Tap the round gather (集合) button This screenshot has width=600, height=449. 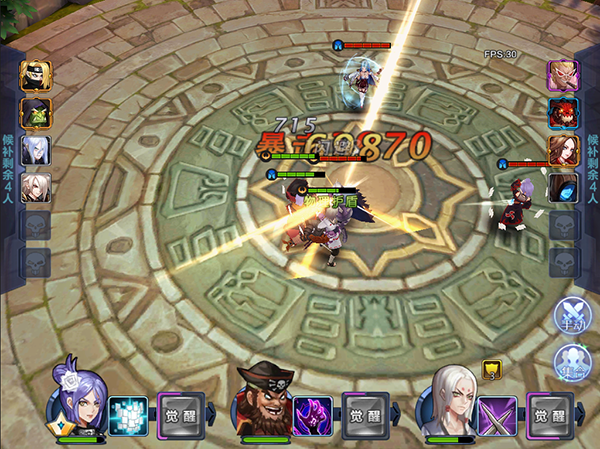(573, 362)
